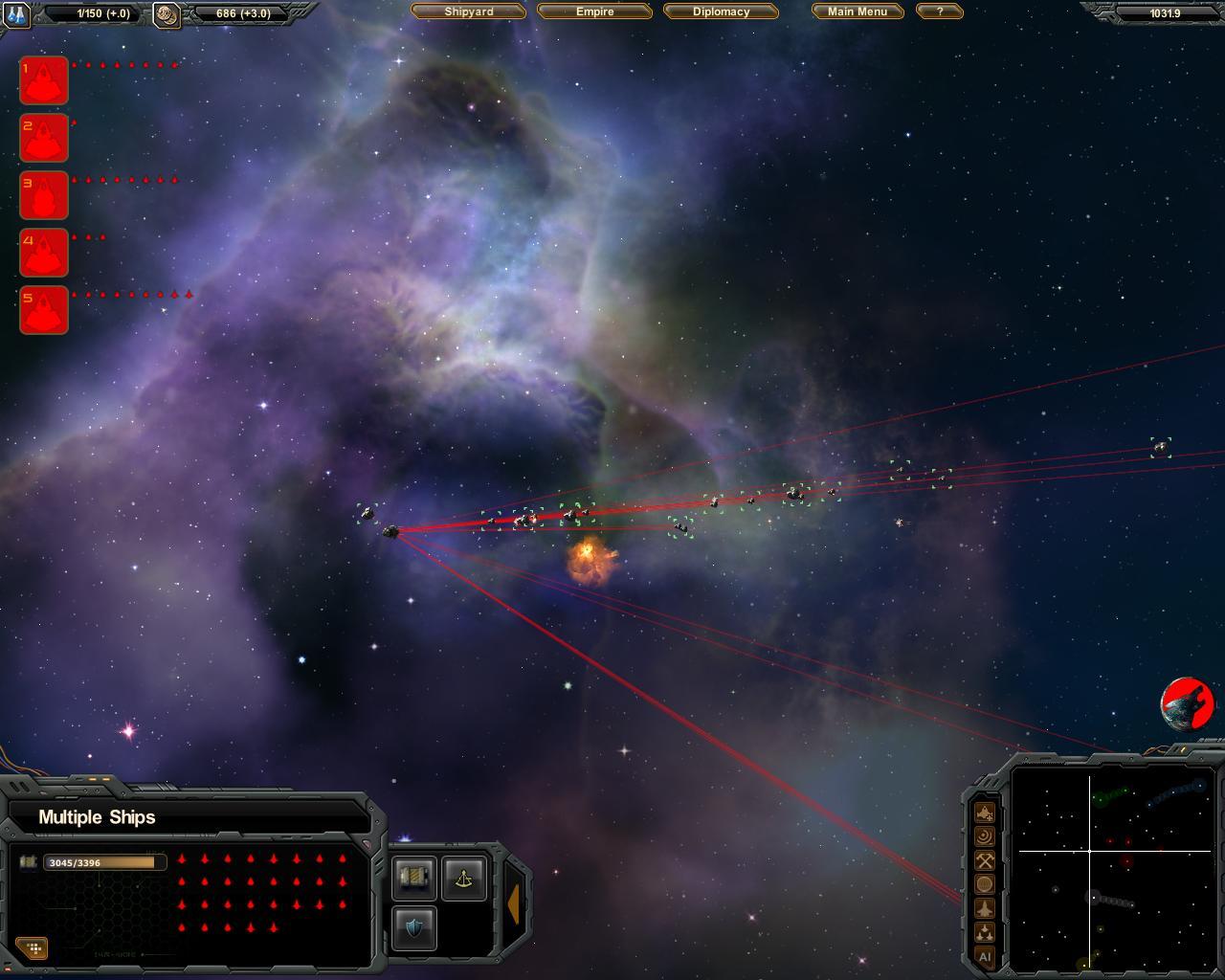Select fleet group 2 button

click(44, 138)
